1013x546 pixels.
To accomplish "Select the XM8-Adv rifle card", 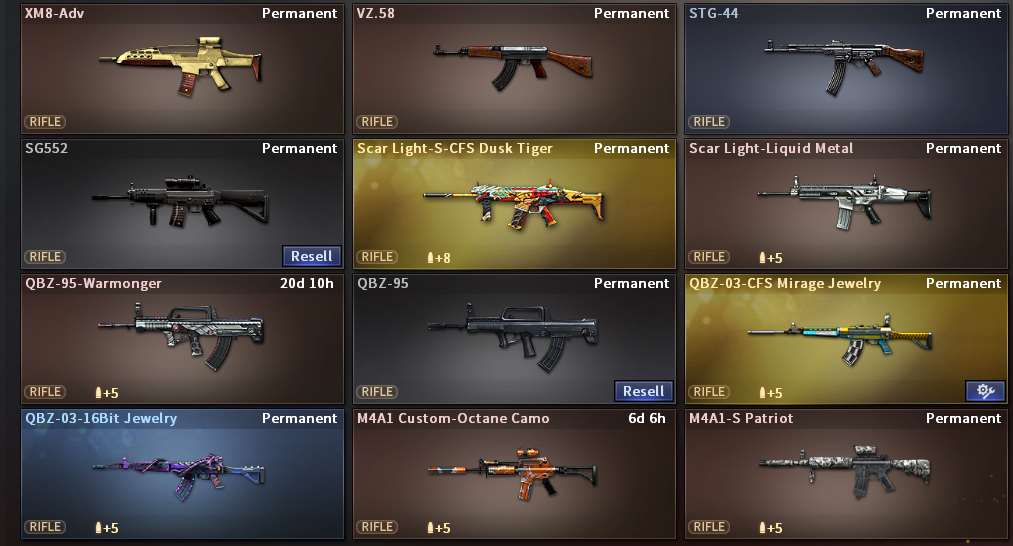I will 183,68.
